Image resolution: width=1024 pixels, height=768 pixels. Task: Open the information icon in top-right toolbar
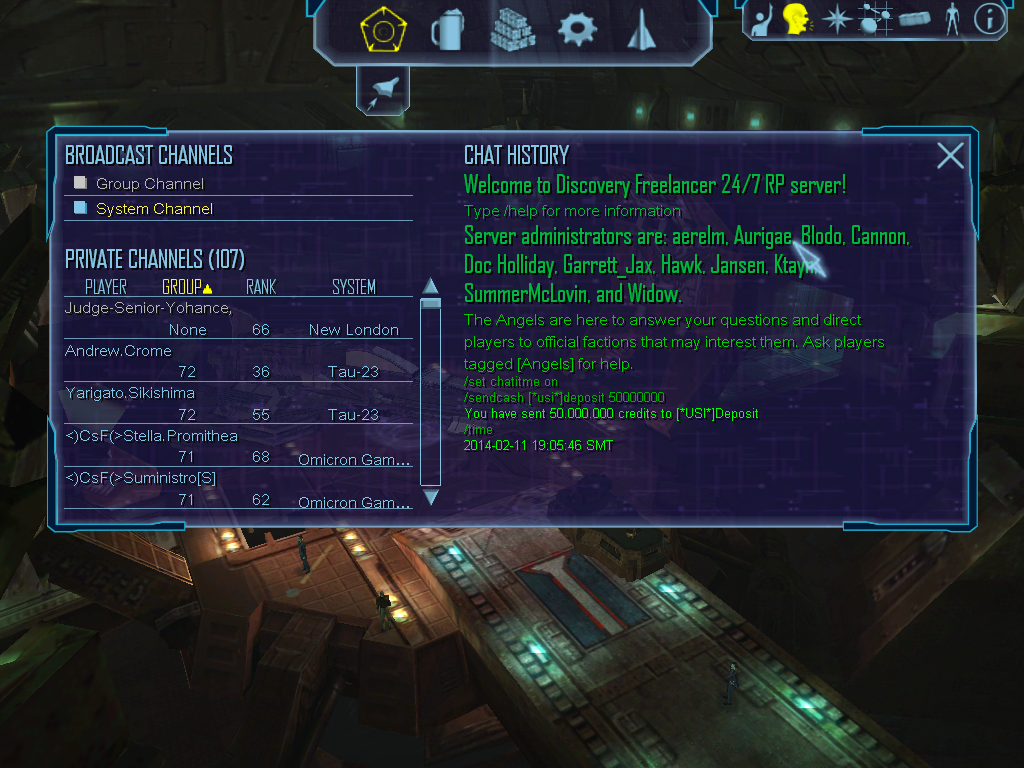tap(989, 19)
